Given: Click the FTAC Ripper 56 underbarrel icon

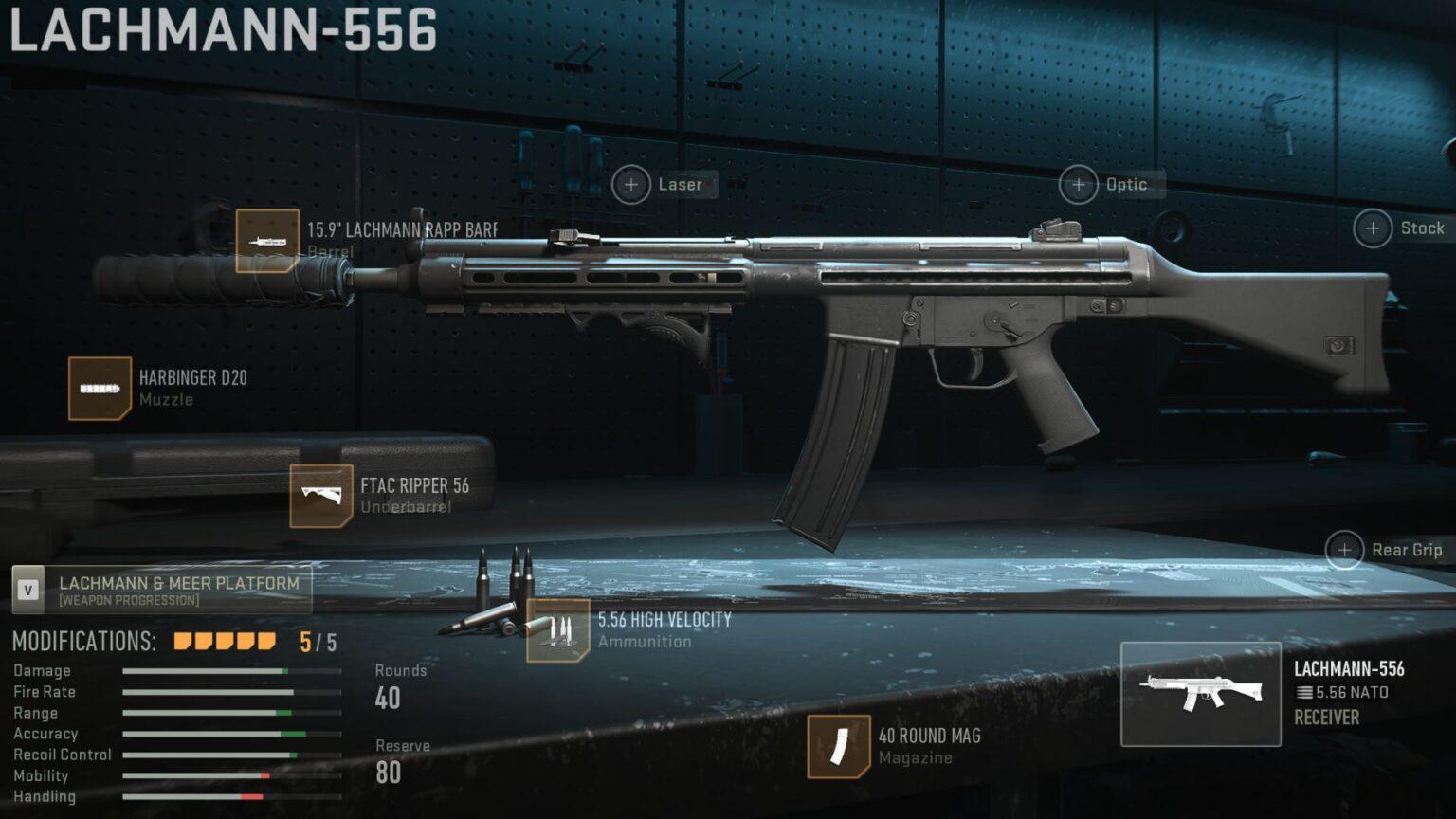Looking at the screenshot, I should click(x=321, y=494).
